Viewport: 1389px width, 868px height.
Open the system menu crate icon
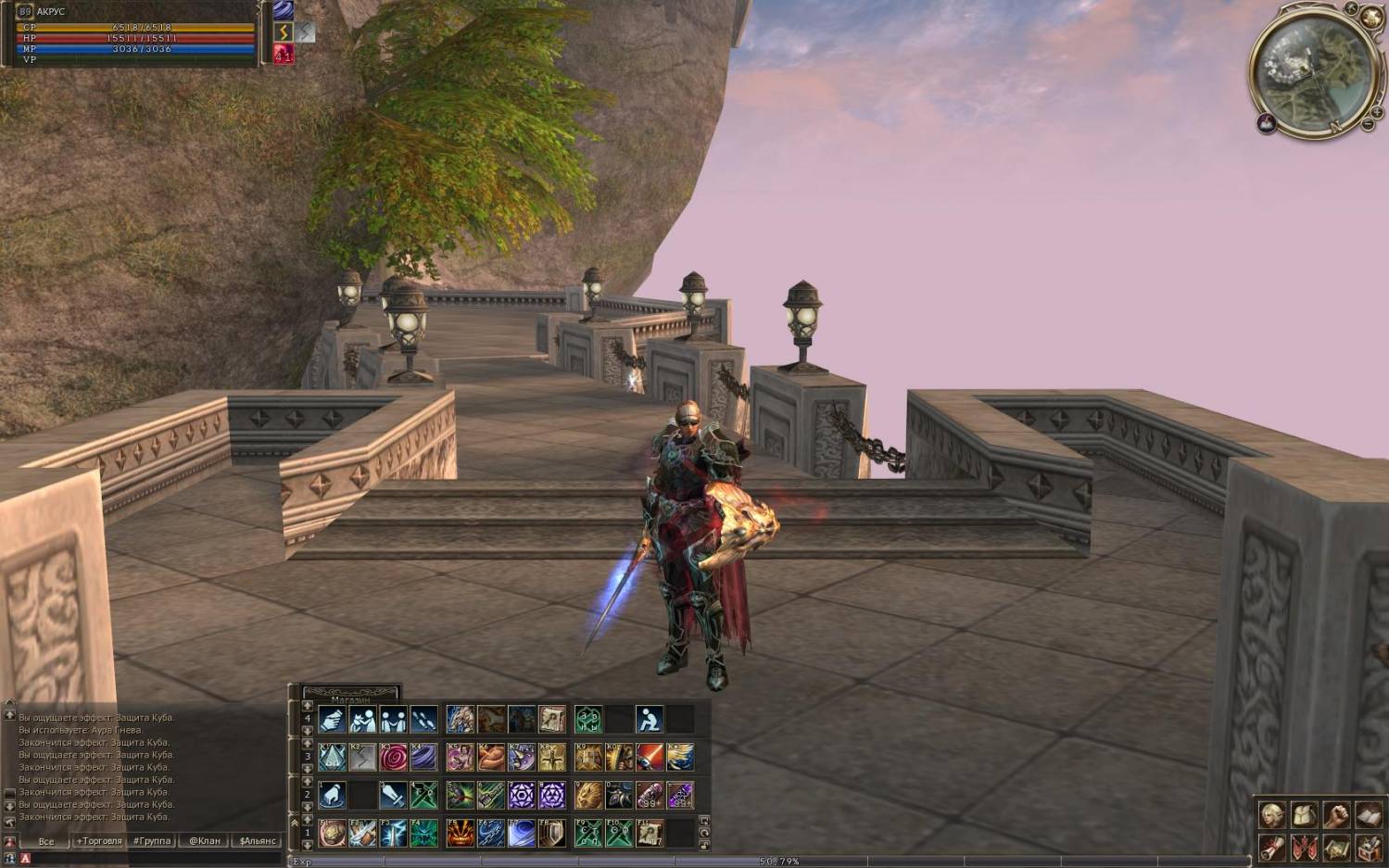pos(1369,847)
